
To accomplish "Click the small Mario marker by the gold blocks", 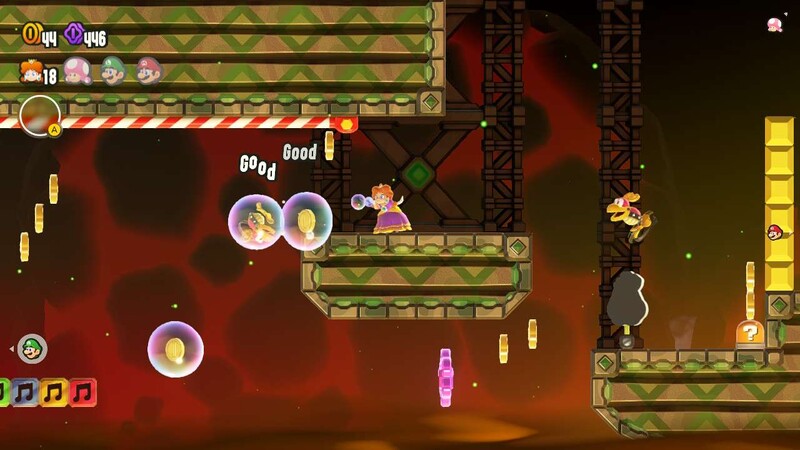I will (775, 233).
